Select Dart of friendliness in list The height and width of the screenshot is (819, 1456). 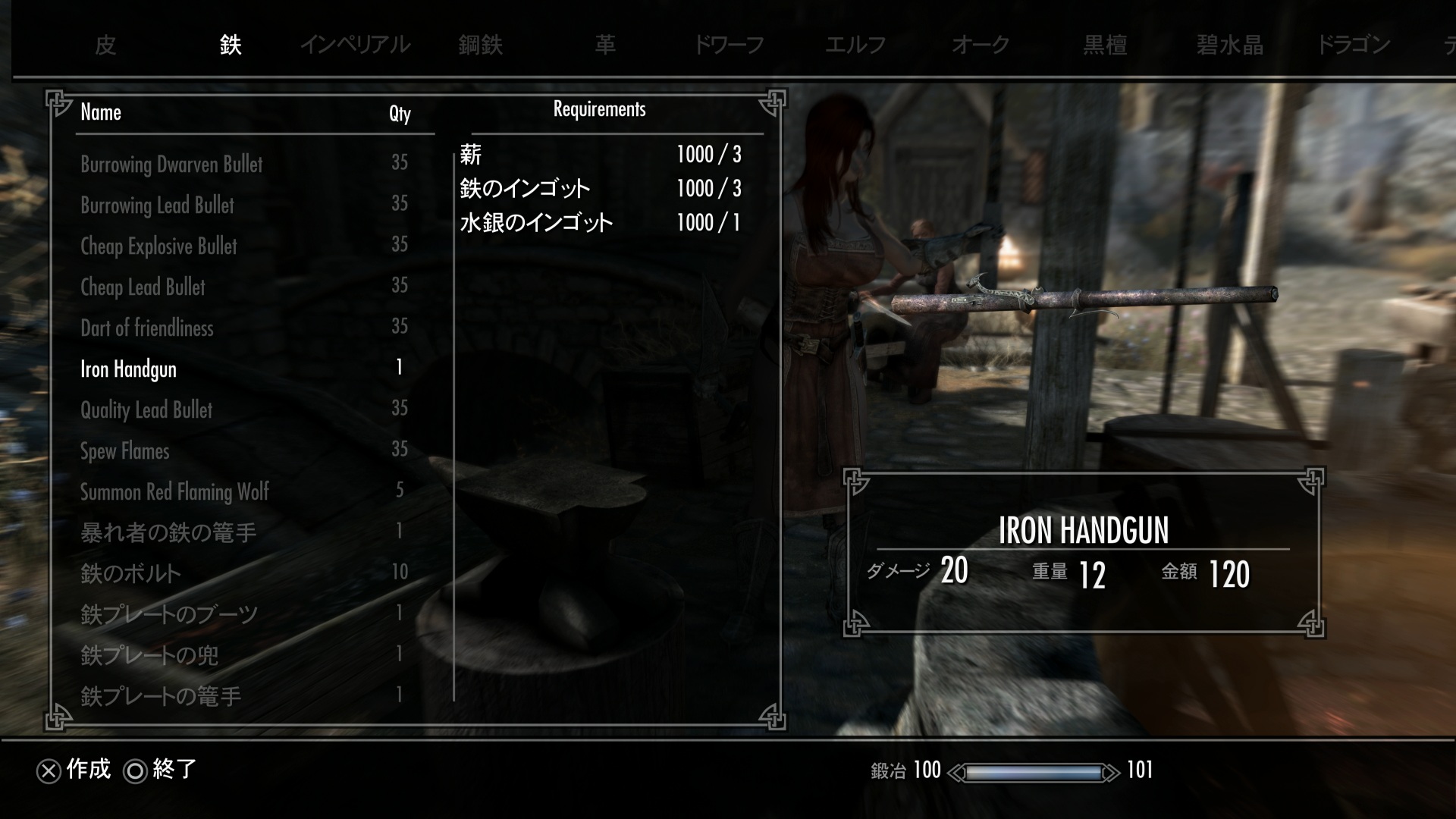(x=146, y=328)
